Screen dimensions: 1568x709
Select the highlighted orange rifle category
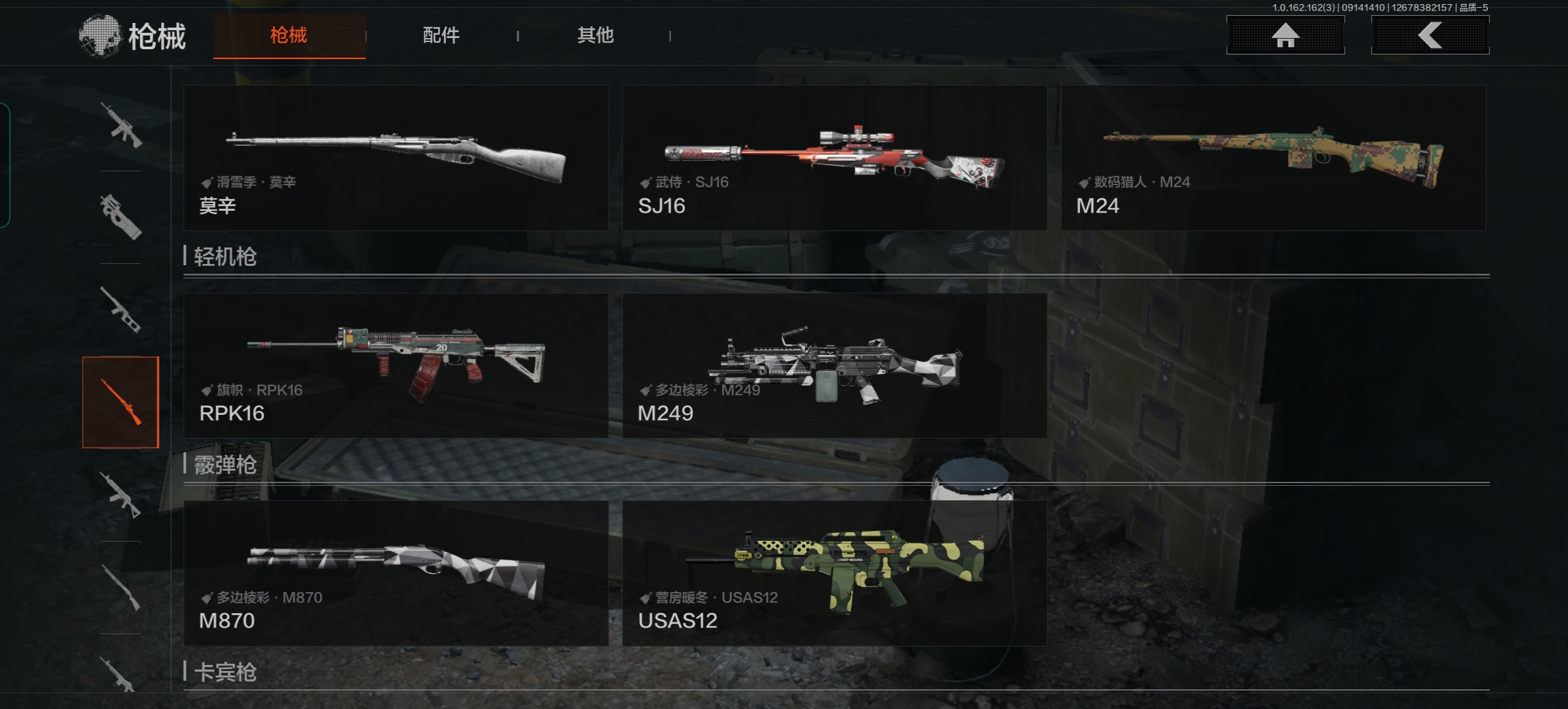point(121,402)
